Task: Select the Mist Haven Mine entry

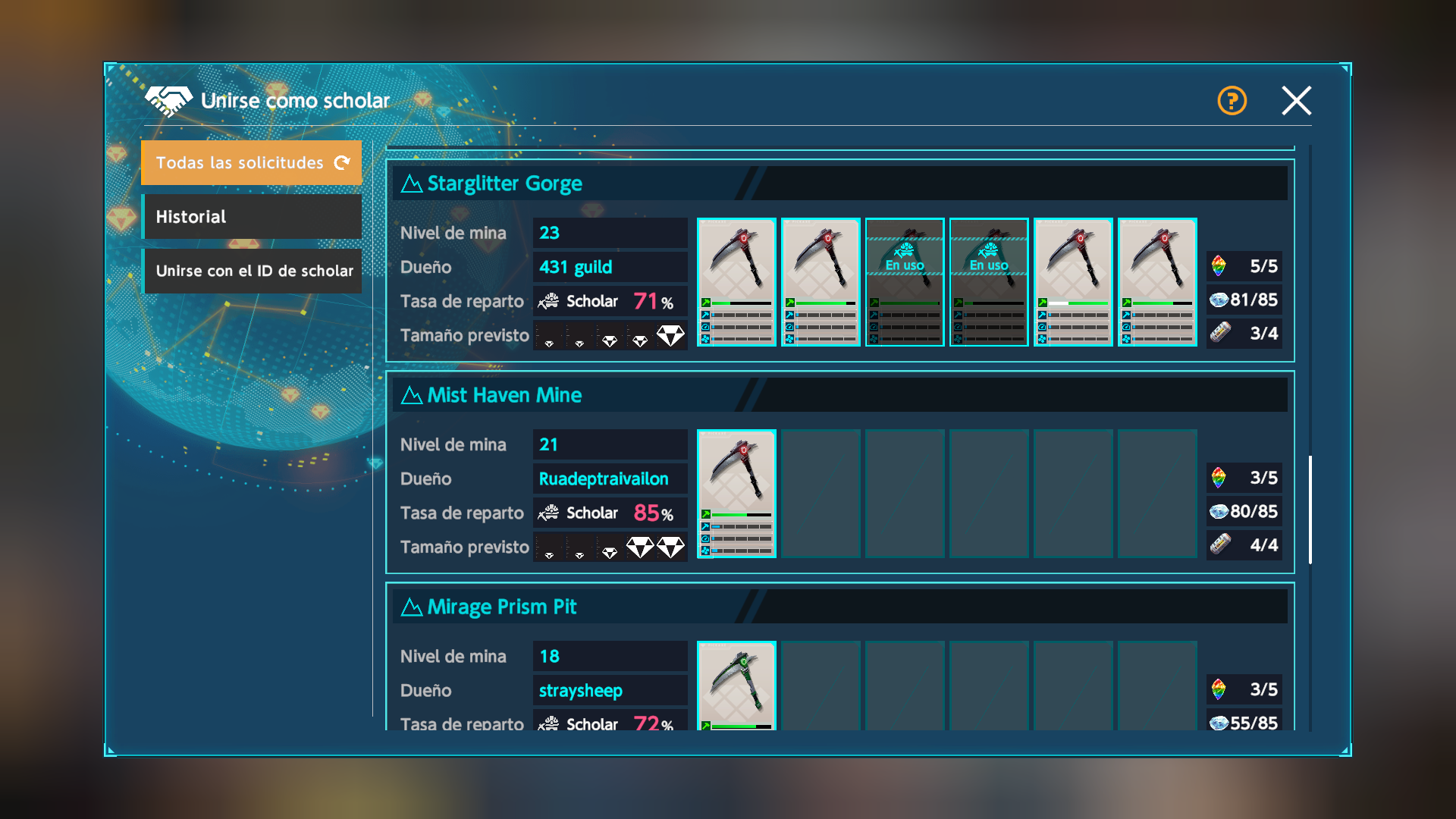Action: pyautogui.click(x=505, y=395)
